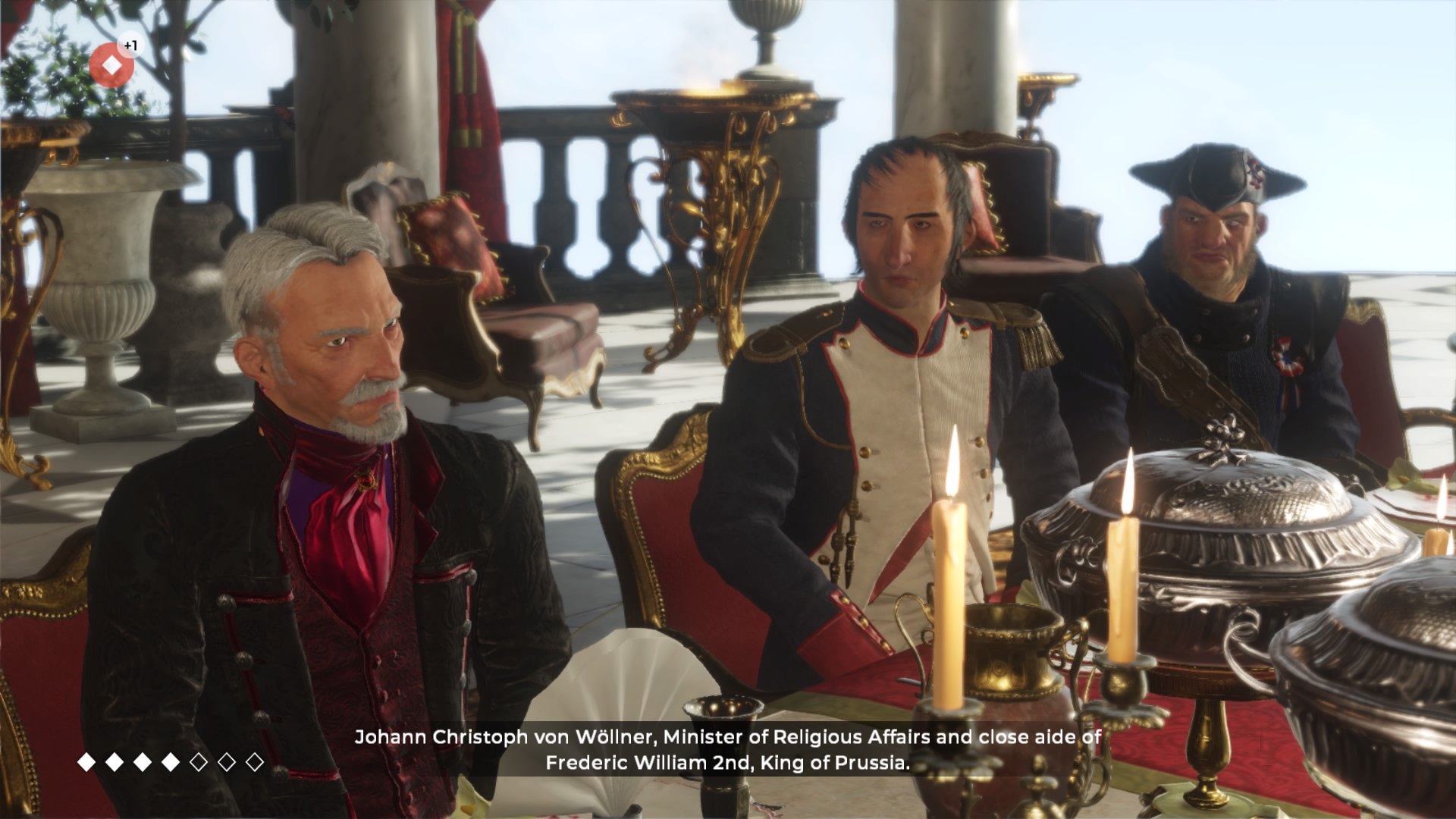Select the fourth filled diamond indicator
This screenshot has width=1456, height=819.
(171, 761)
